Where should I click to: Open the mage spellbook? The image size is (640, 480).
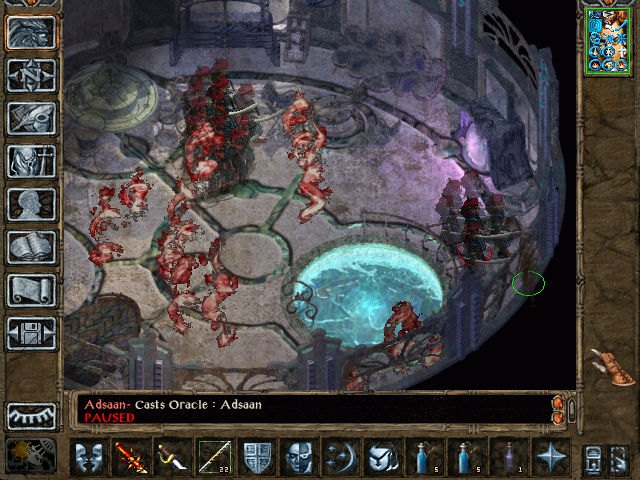tap(31, 247)
